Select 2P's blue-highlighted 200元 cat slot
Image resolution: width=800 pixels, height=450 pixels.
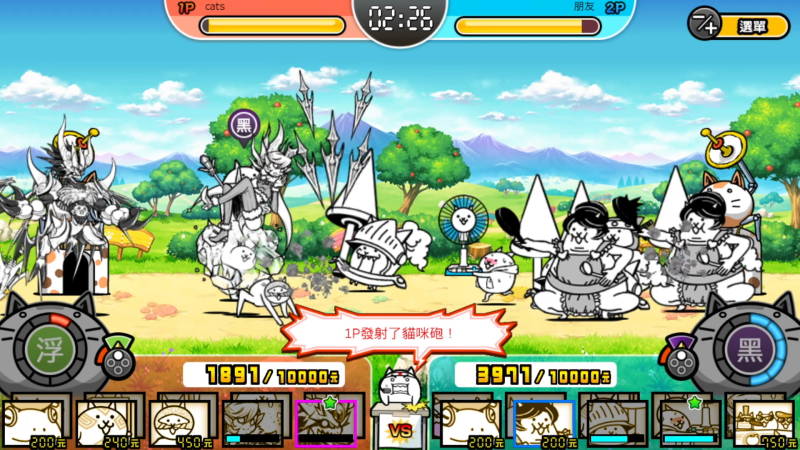click(543, 423)
